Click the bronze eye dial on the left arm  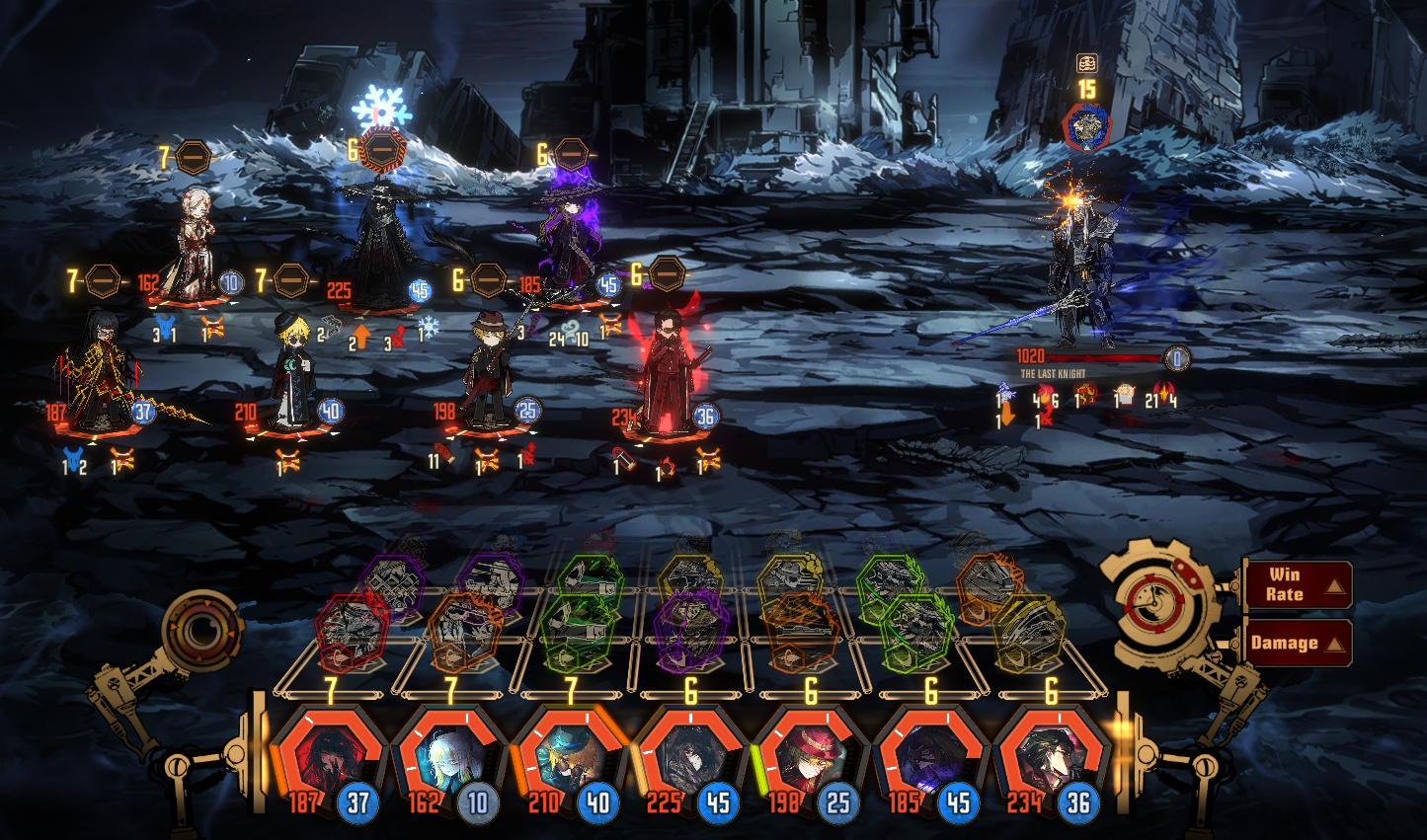200,629
